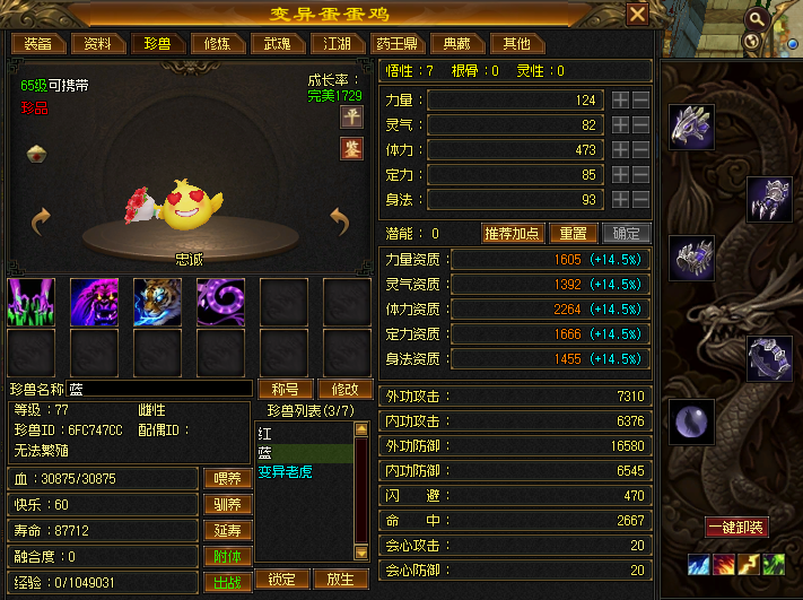The width and height of the screenshot is (803, 600).
Task: Switch to the 装备 tab
Action: [x=38, y=44]
